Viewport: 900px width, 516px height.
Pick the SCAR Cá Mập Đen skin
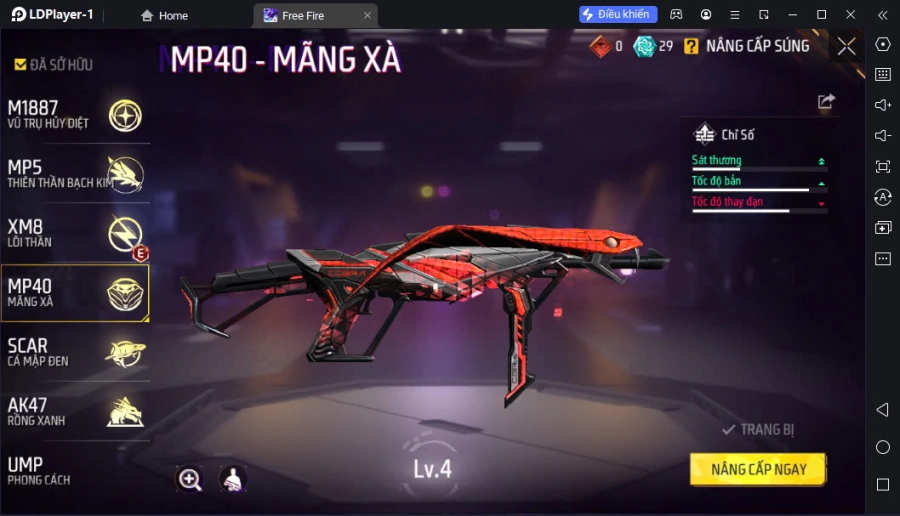pos(75,352)
